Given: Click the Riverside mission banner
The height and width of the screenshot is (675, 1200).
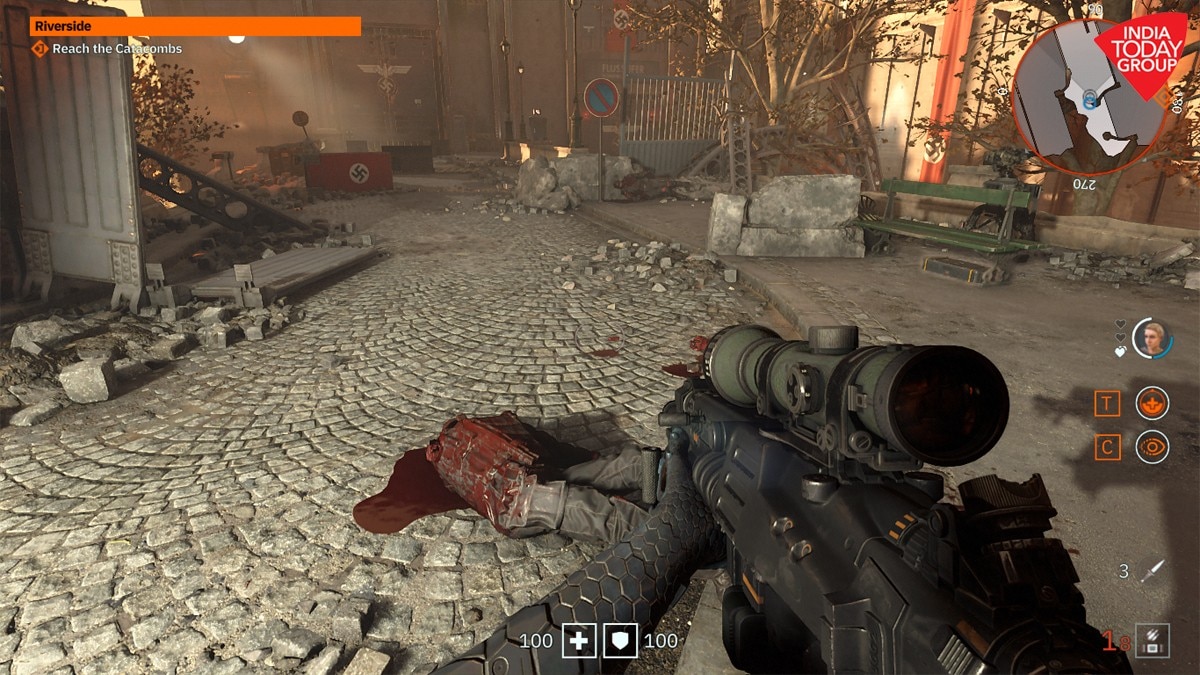Looking at the screenshot, I should pyautogui.click(x=195, y=26).
